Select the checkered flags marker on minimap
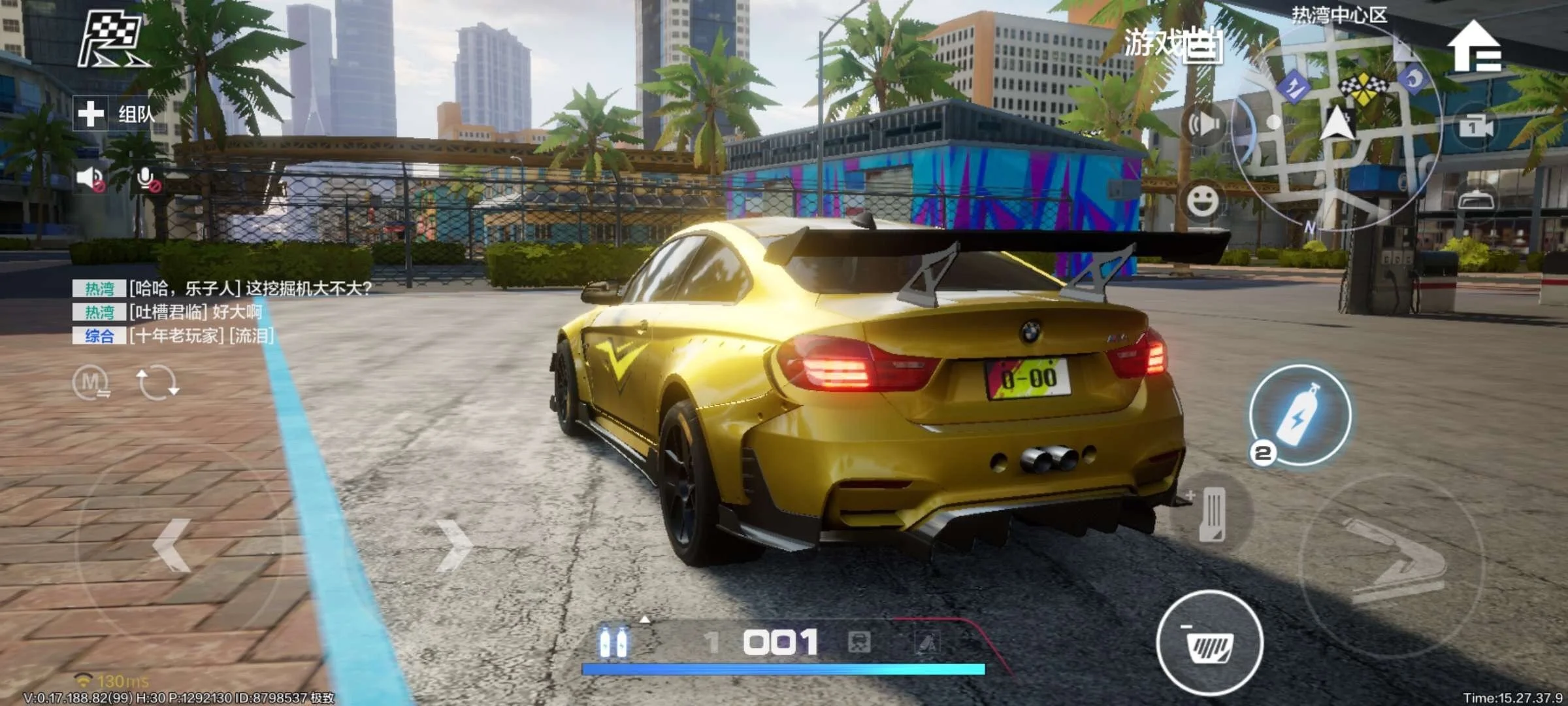The width and height of the screenshot is (1568, 706). (1363, 87)
